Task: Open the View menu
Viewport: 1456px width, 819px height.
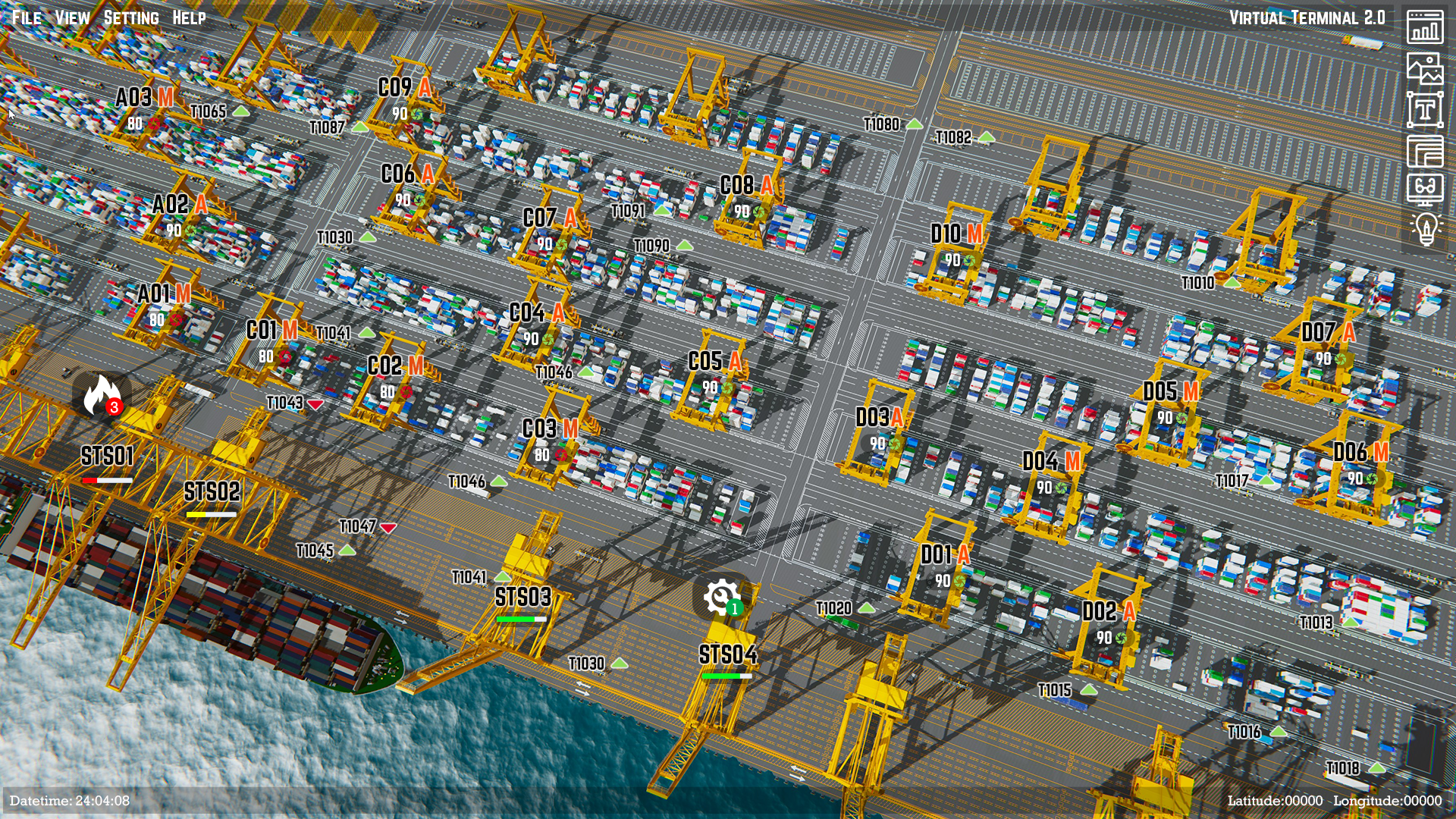Action: (72, 17)
